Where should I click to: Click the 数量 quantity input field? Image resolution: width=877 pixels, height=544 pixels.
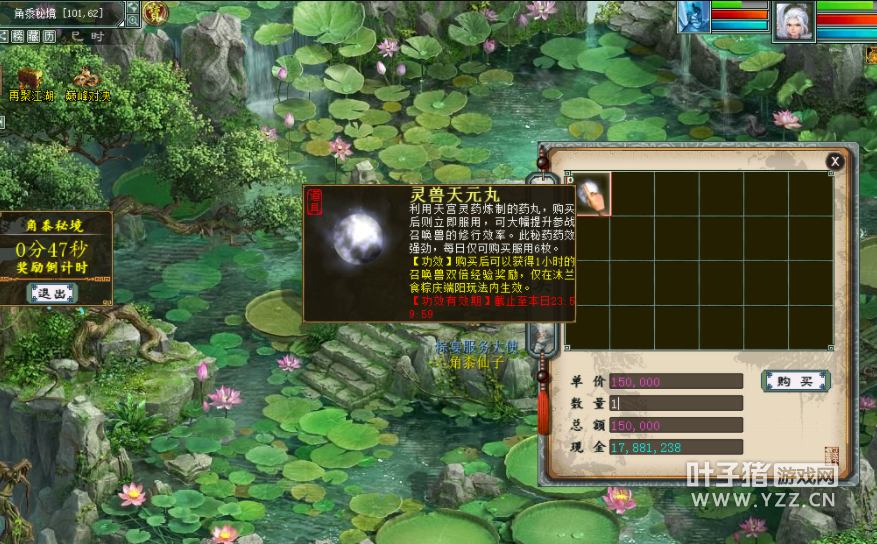tap(676, 403)
